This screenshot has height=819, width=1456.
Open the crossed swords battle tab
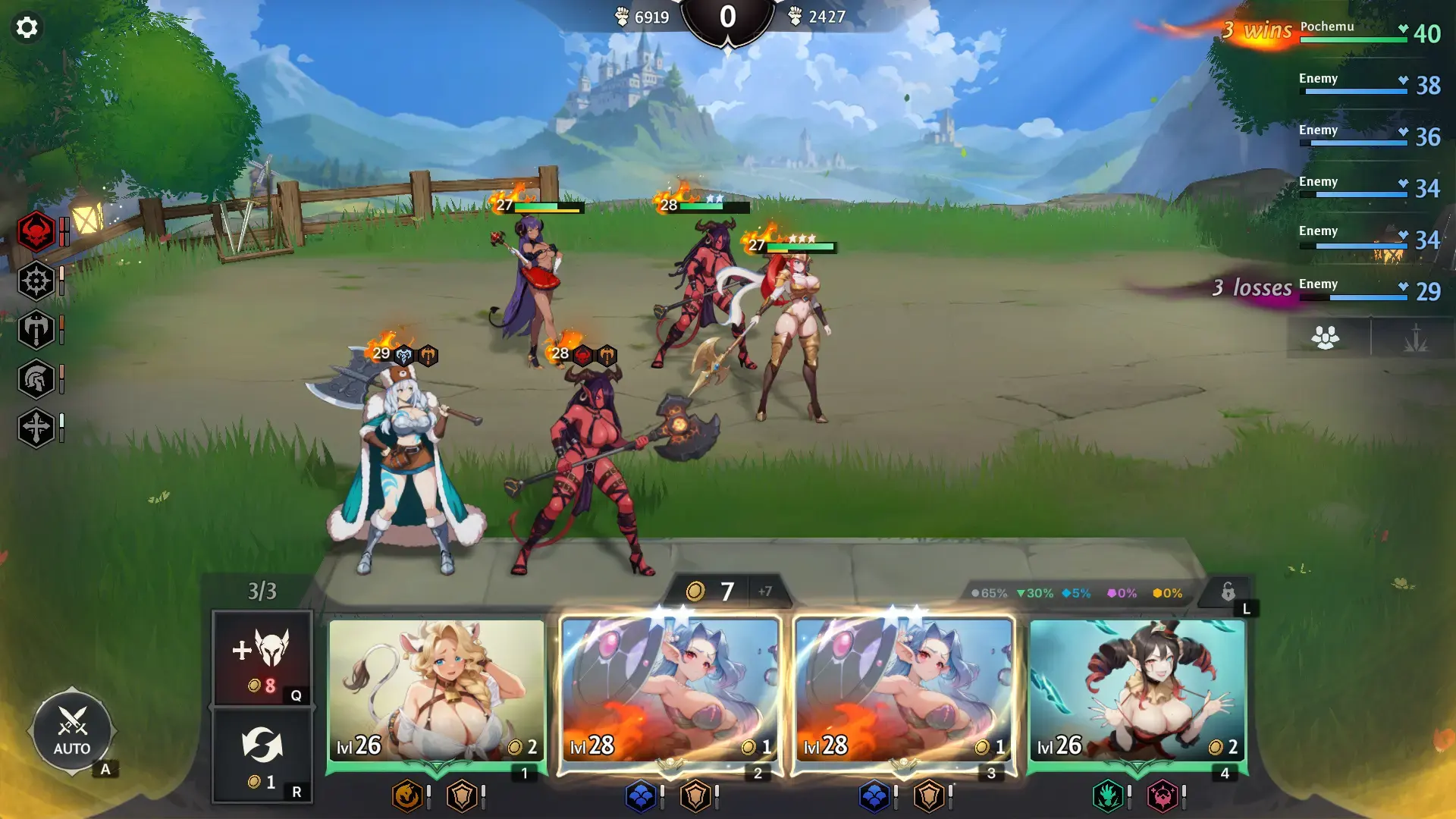pos(1416,338)
